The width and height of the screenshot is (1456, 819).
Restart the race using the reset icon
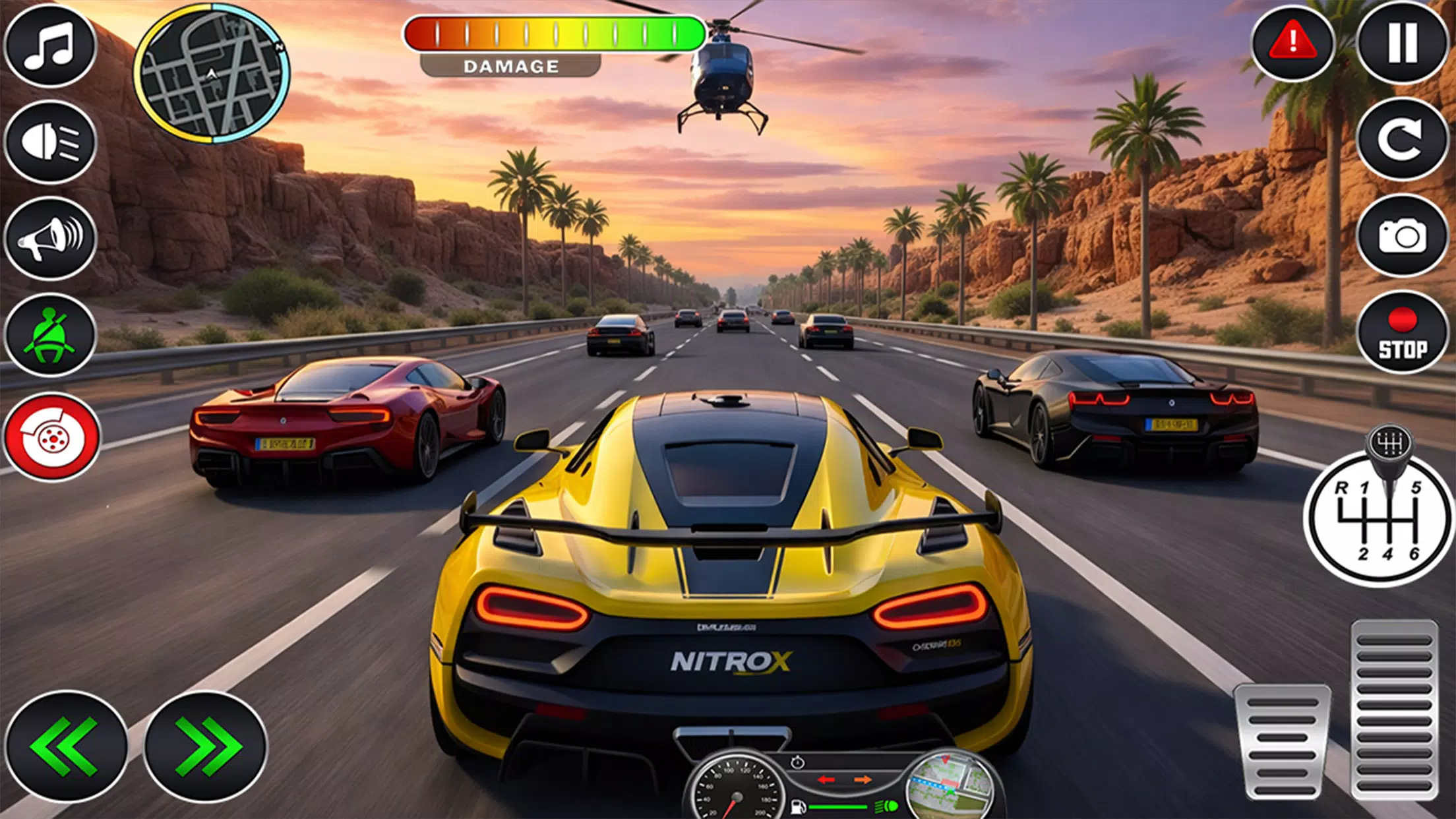point(1404,140)
